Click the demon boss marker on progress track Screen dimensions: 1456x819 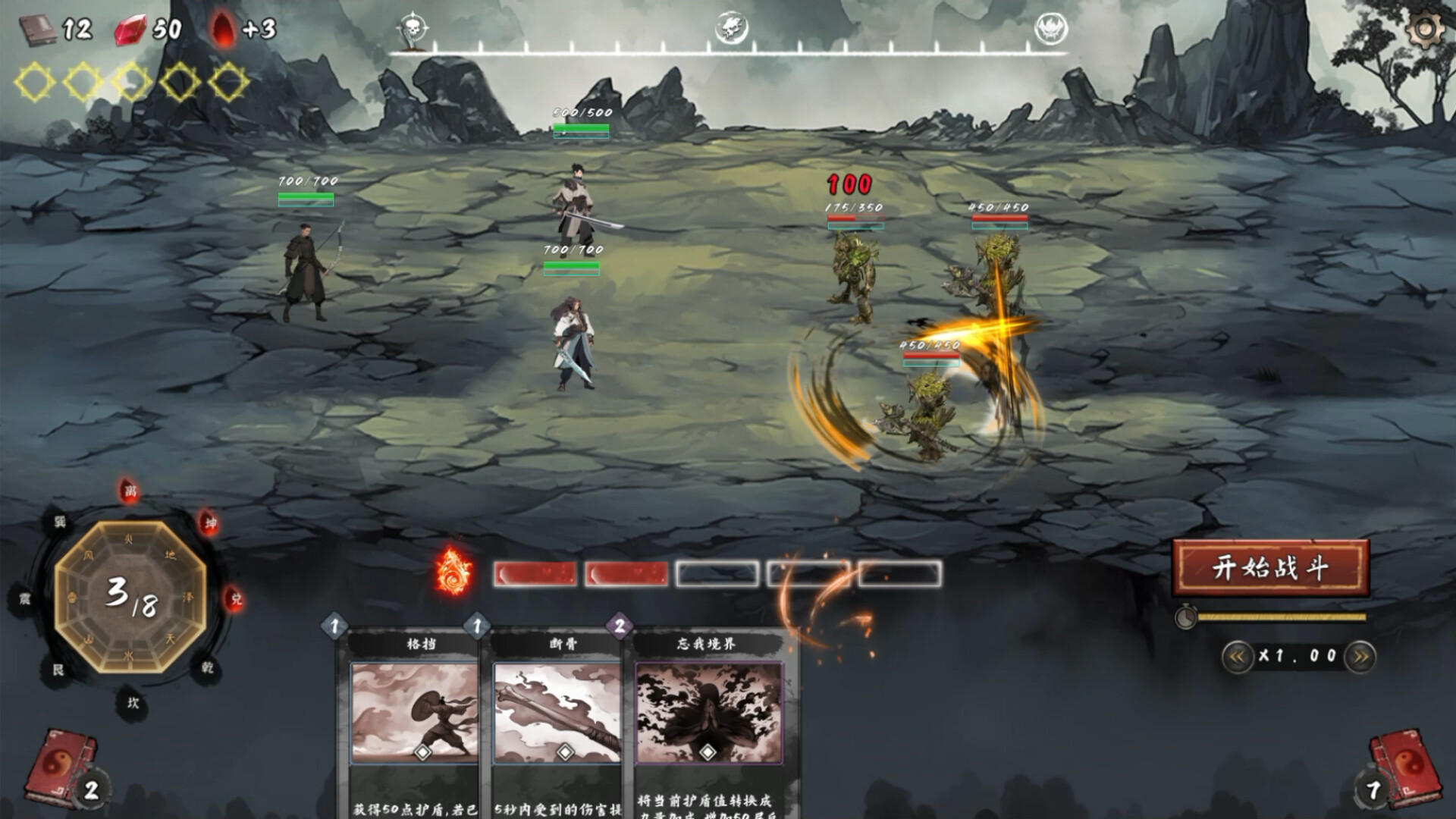(x=1051, y=29)
